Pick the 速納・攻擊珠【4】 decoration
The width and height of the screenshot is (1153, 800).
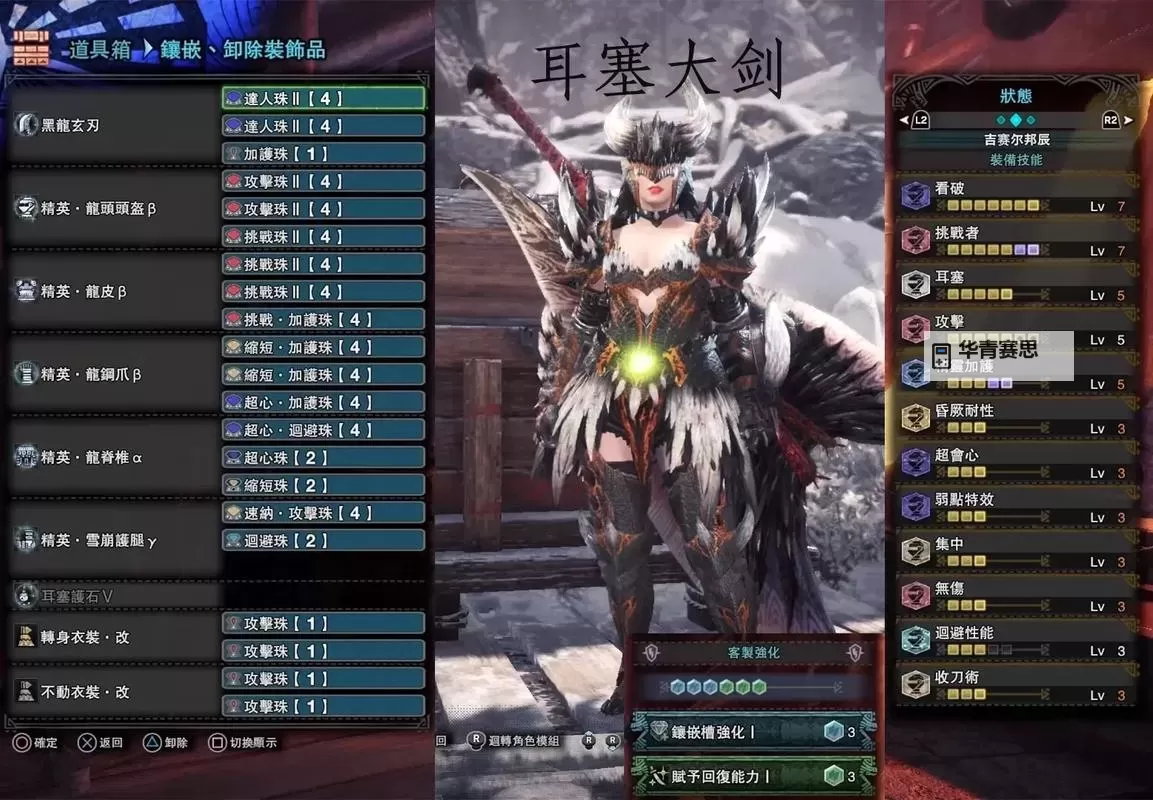pos(323,513)
